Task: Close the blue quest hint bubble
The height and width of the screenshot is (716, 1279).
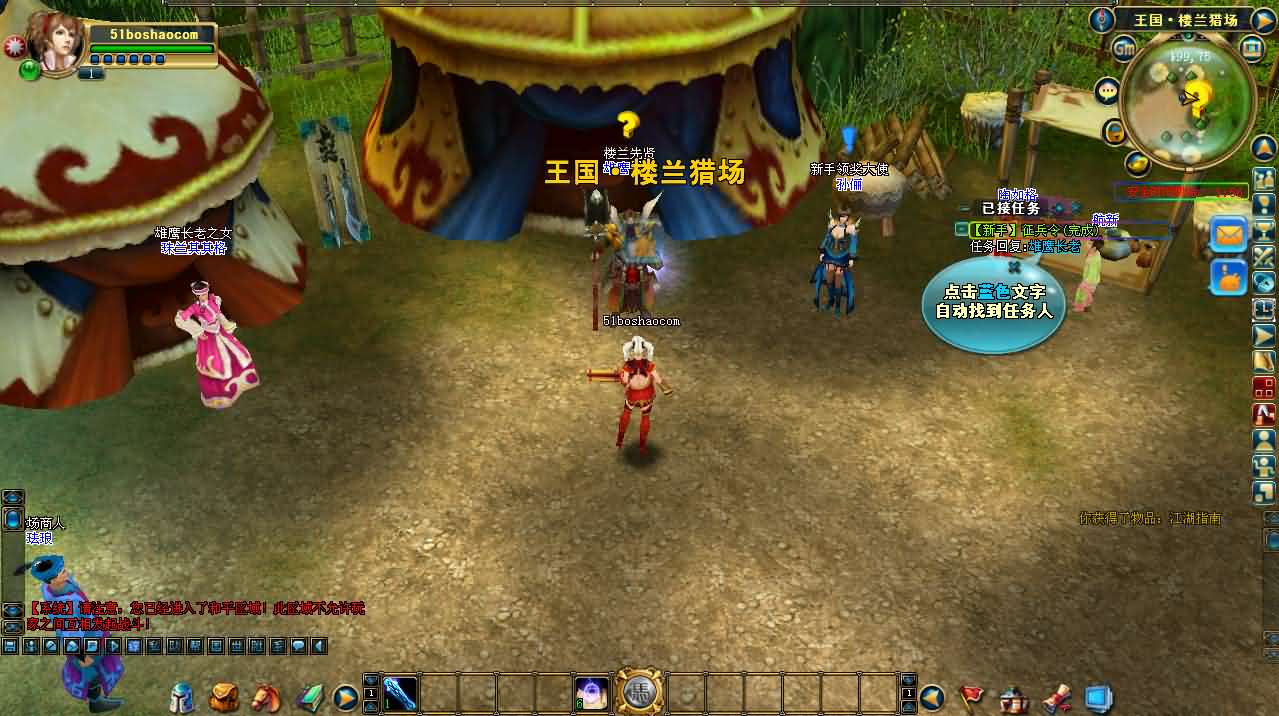Action: [x=1014, y=267]
